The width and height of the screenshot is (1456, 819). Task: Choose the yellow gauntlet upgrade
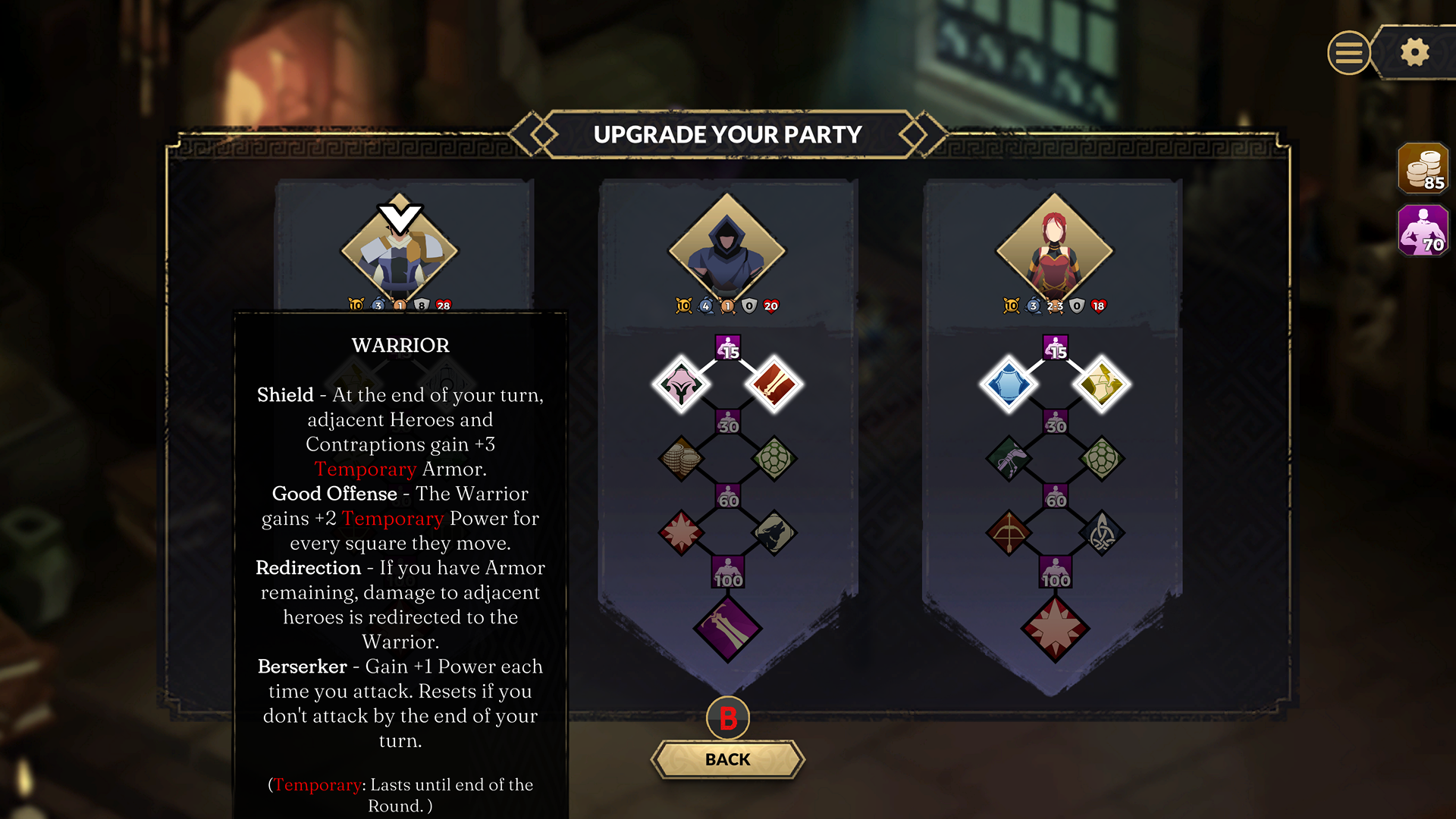coord(1101,384)
